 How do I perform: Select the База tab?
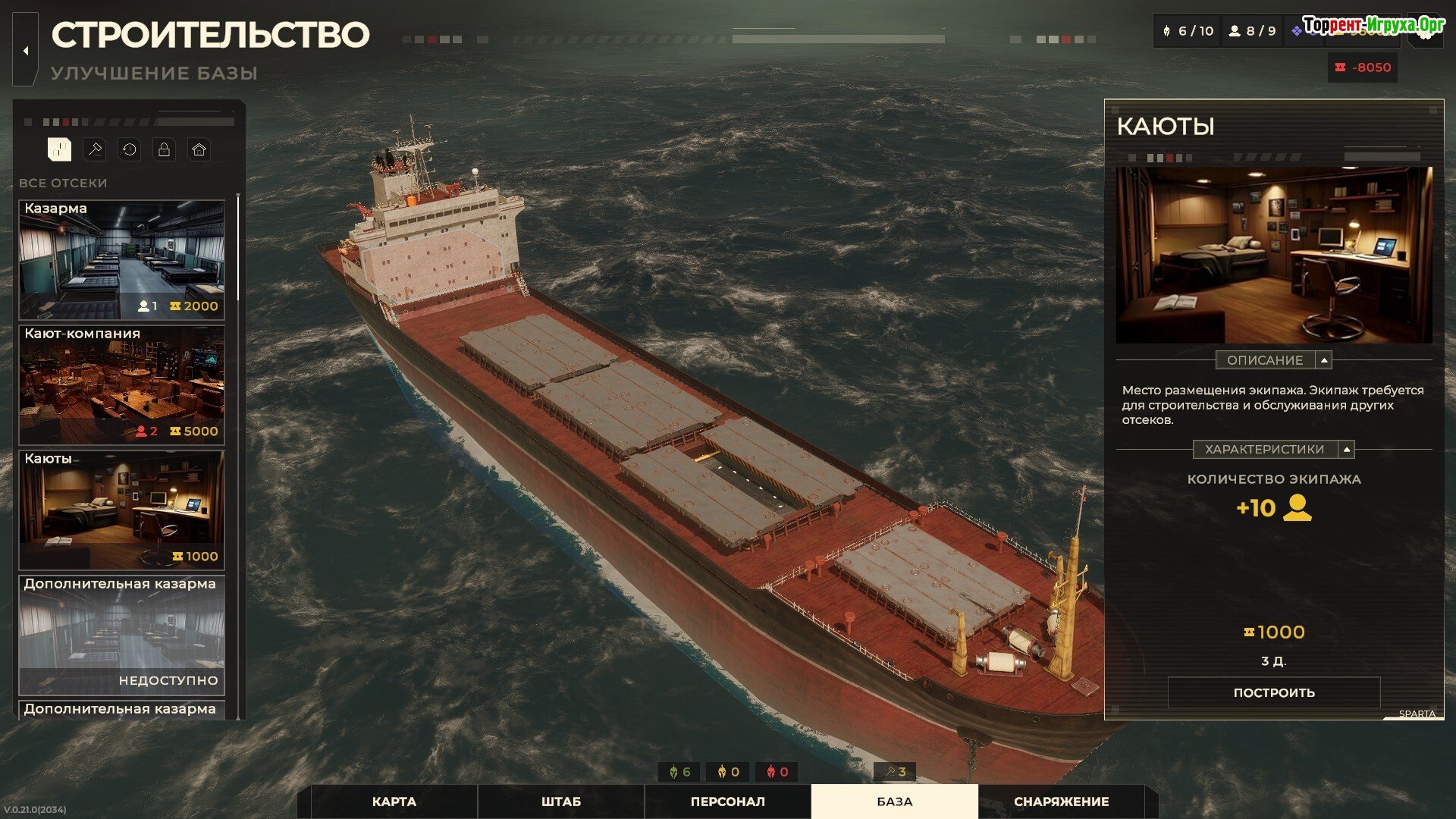(x=894, y=802)
